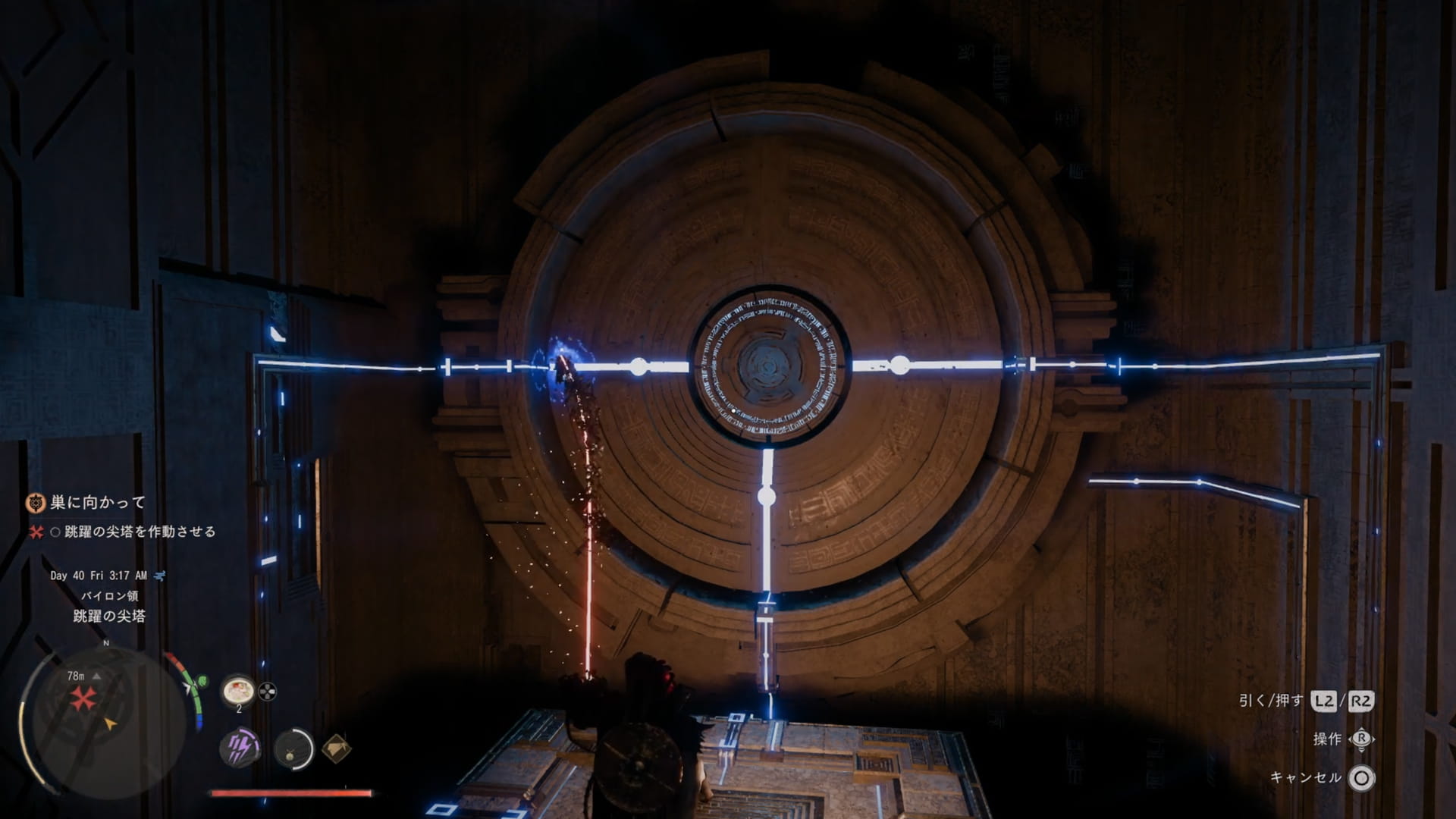This screenshot has height=819, width=1456.
Task: Click the green leaf icon beside minimap
Action: [202, 681]
